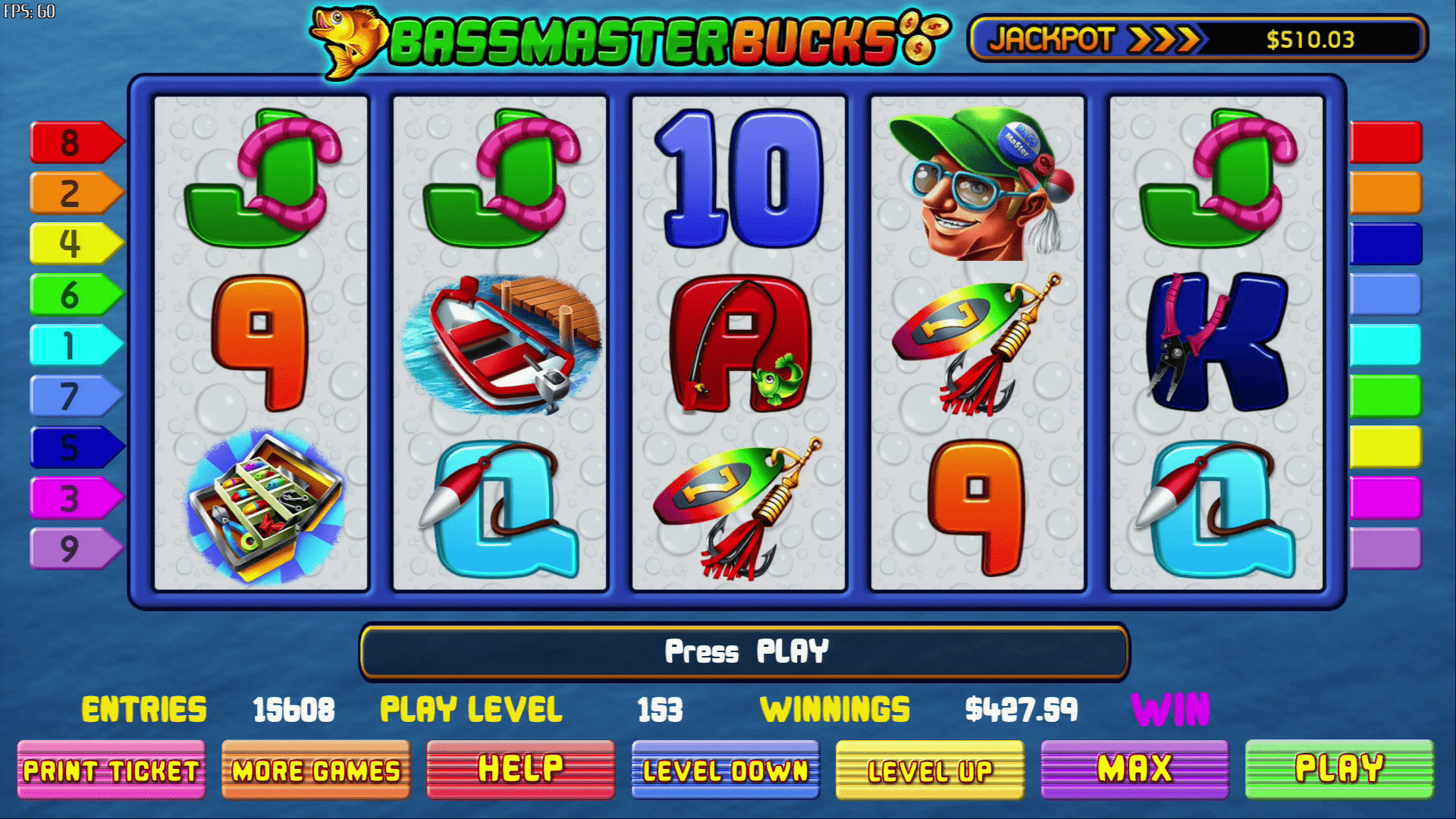Open MORE GAMES menu
The height and width of the screenshot is (819, 1456).
pos(315,770)
